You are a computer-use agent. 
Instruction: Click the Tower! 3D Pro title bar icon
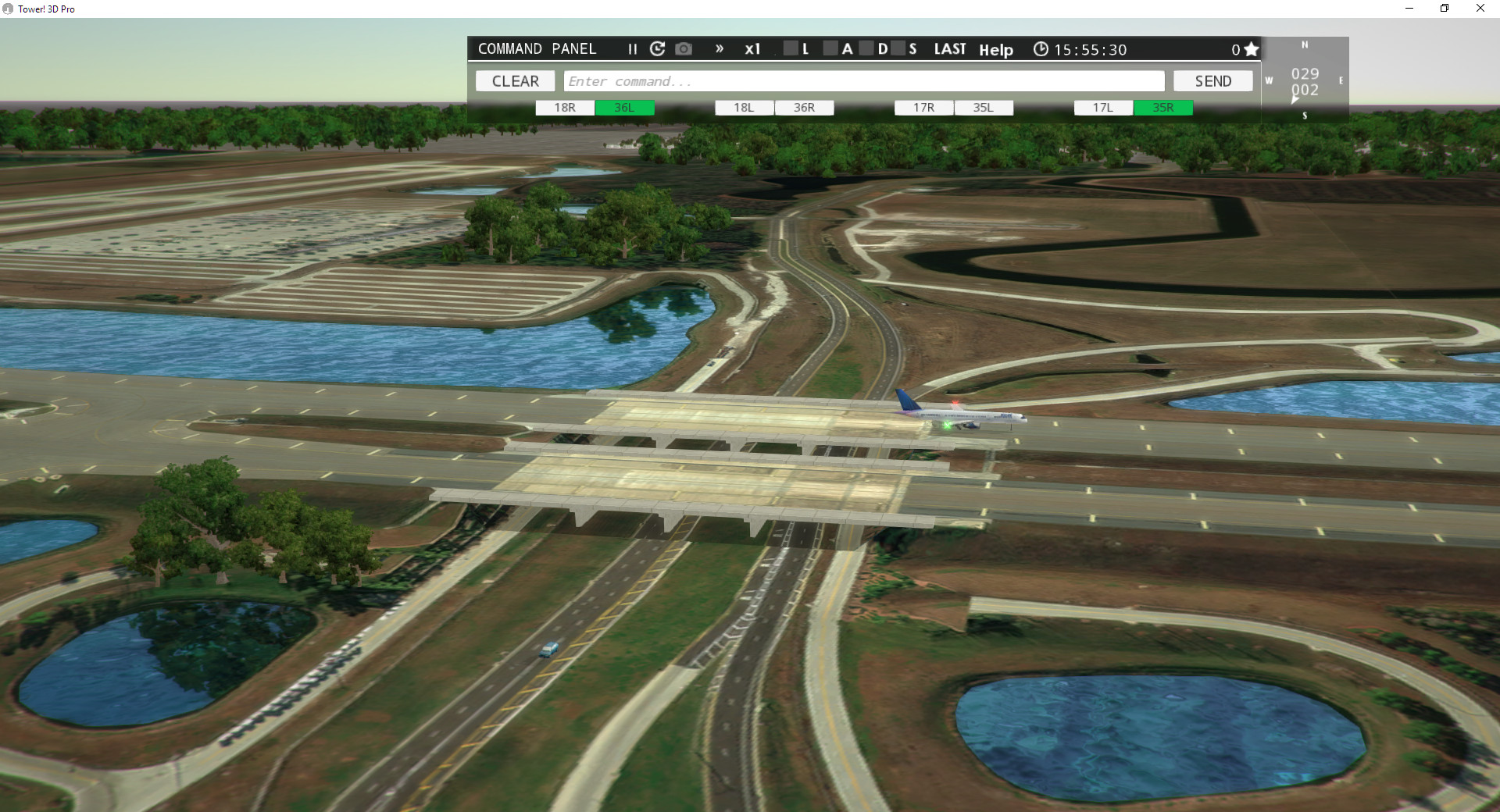(8, 9)
